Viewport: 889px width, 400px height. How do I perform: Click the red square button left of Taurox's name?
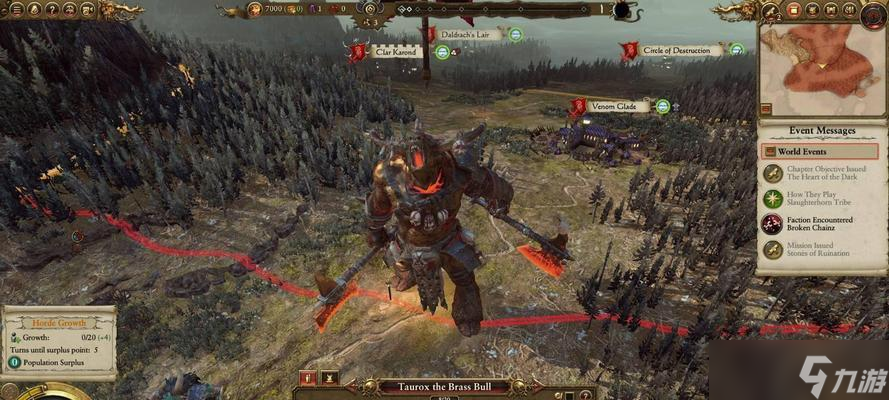point(307,379)
